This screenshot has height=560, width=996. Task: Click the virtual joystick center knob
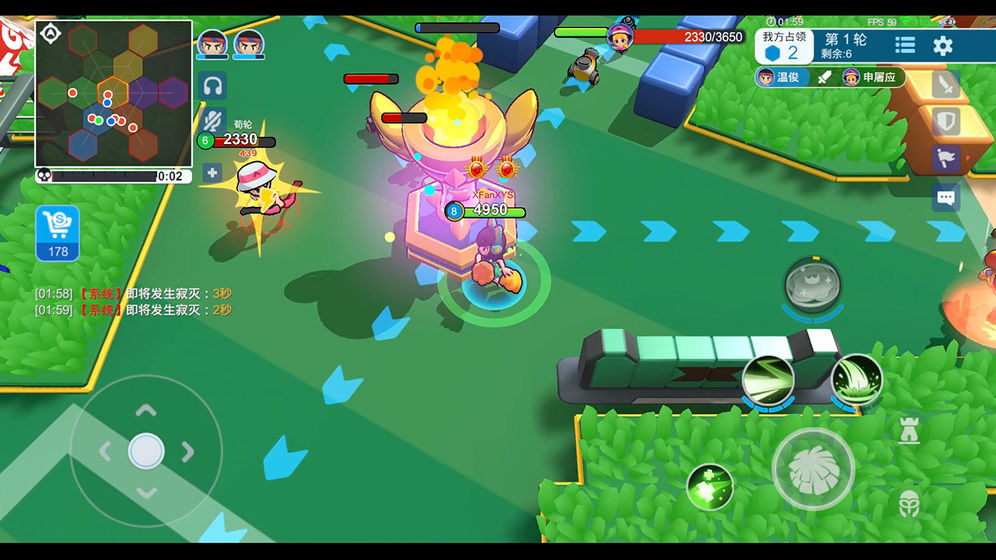click(x=146, y=451)
